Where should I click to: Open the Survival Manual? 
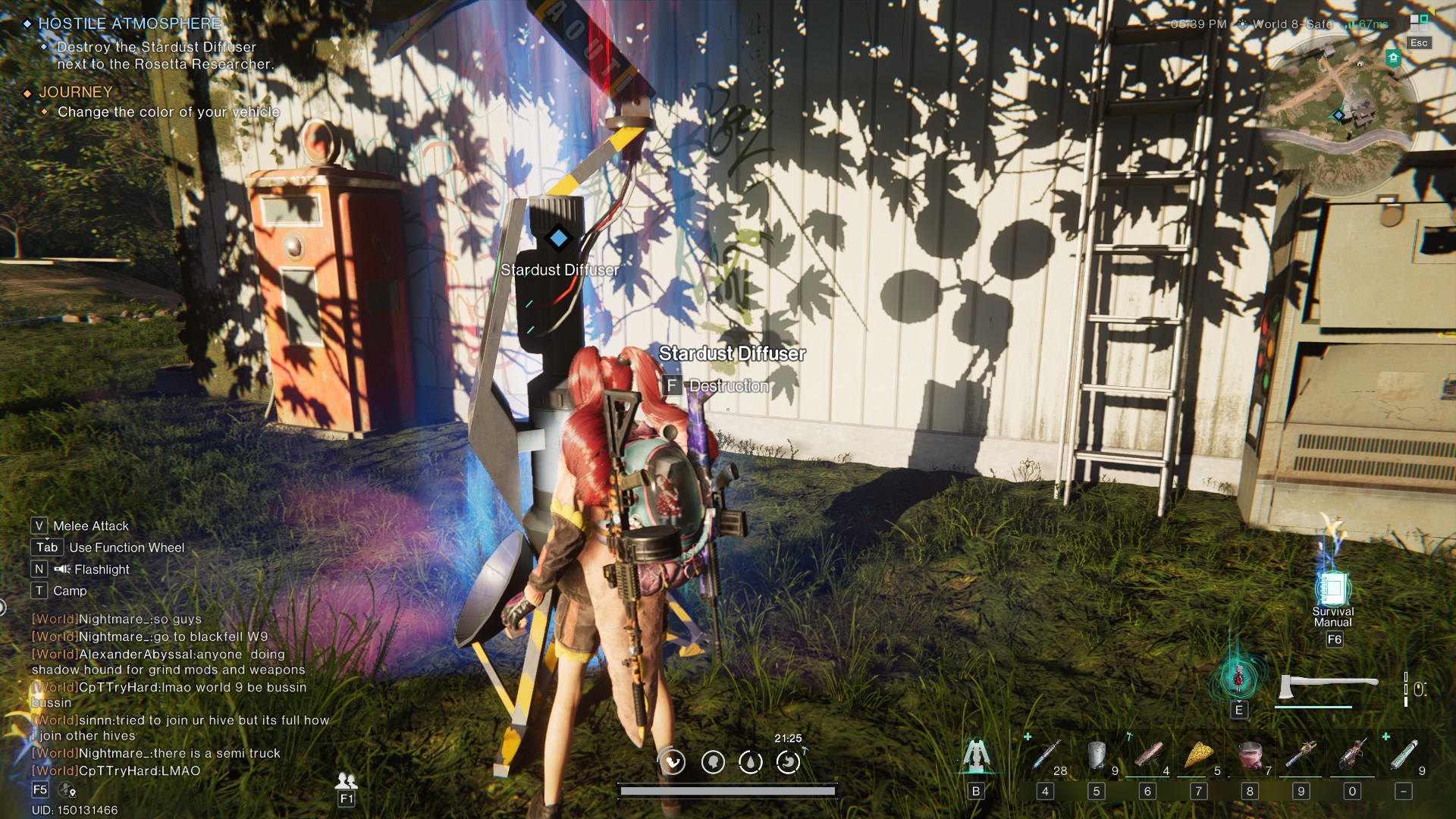pyautogui.click(x=1332, y=591)
